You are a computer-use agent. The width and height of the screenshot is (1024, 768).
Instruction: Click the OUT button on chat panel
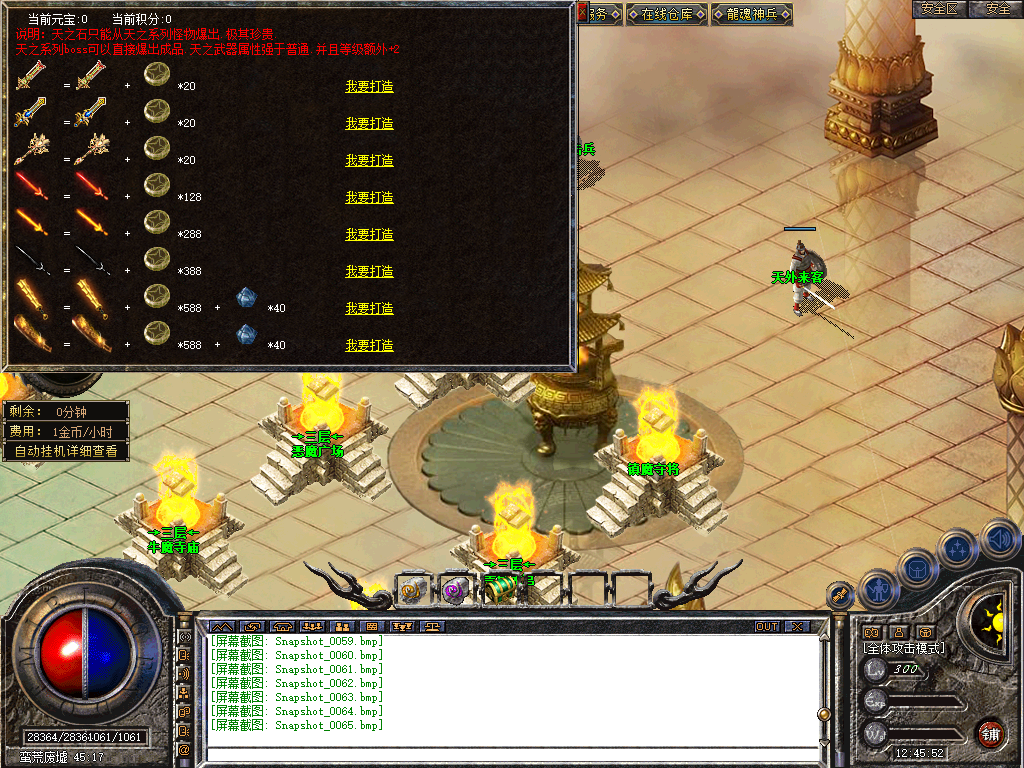[767, 627]
